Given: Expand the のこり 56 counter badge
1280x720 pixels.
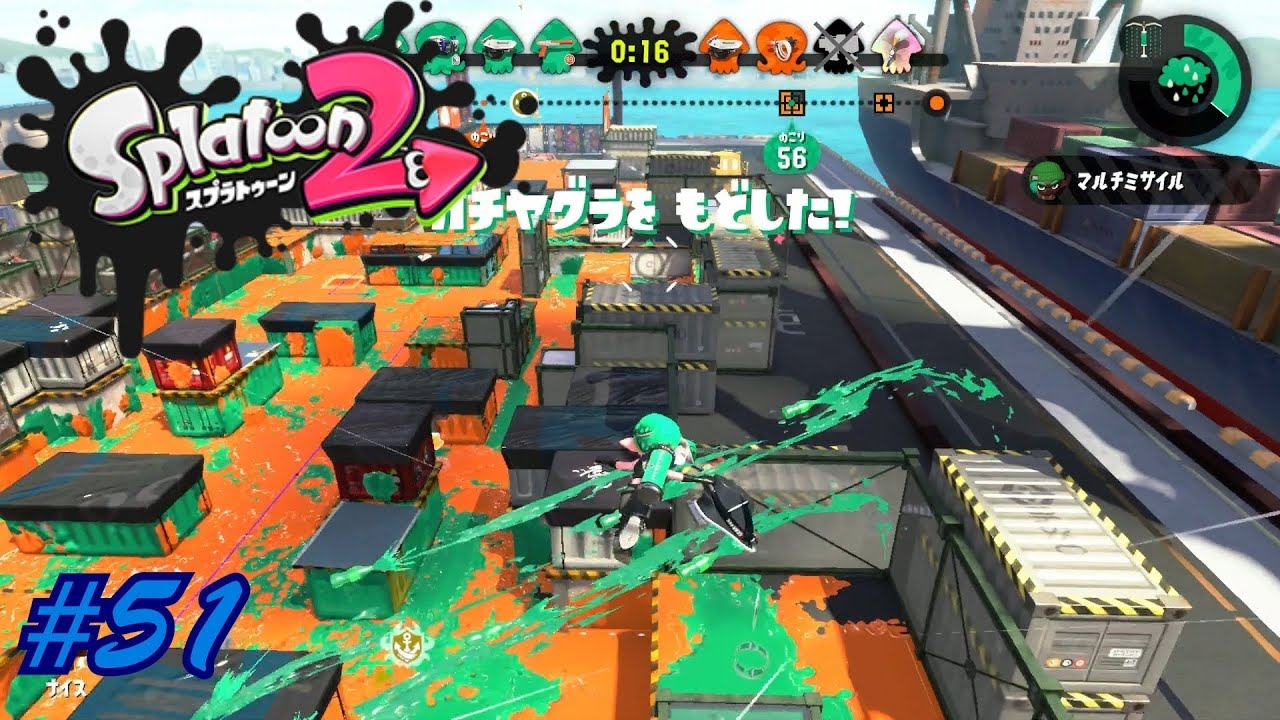Looking at the screenshot, I should tap(793, 150).
